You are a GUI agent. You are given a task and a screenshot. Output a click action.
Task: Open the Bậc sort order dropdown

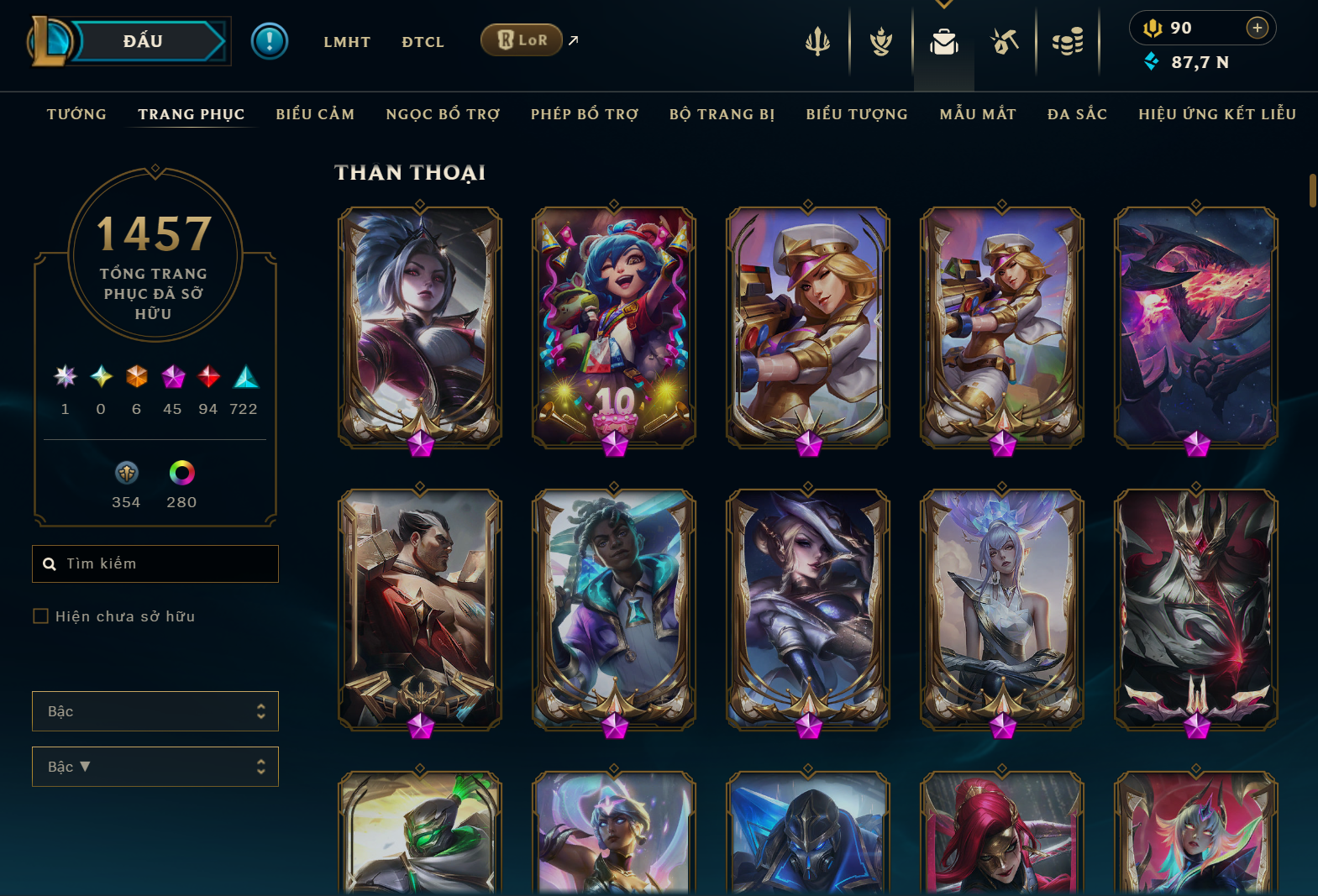155,766
